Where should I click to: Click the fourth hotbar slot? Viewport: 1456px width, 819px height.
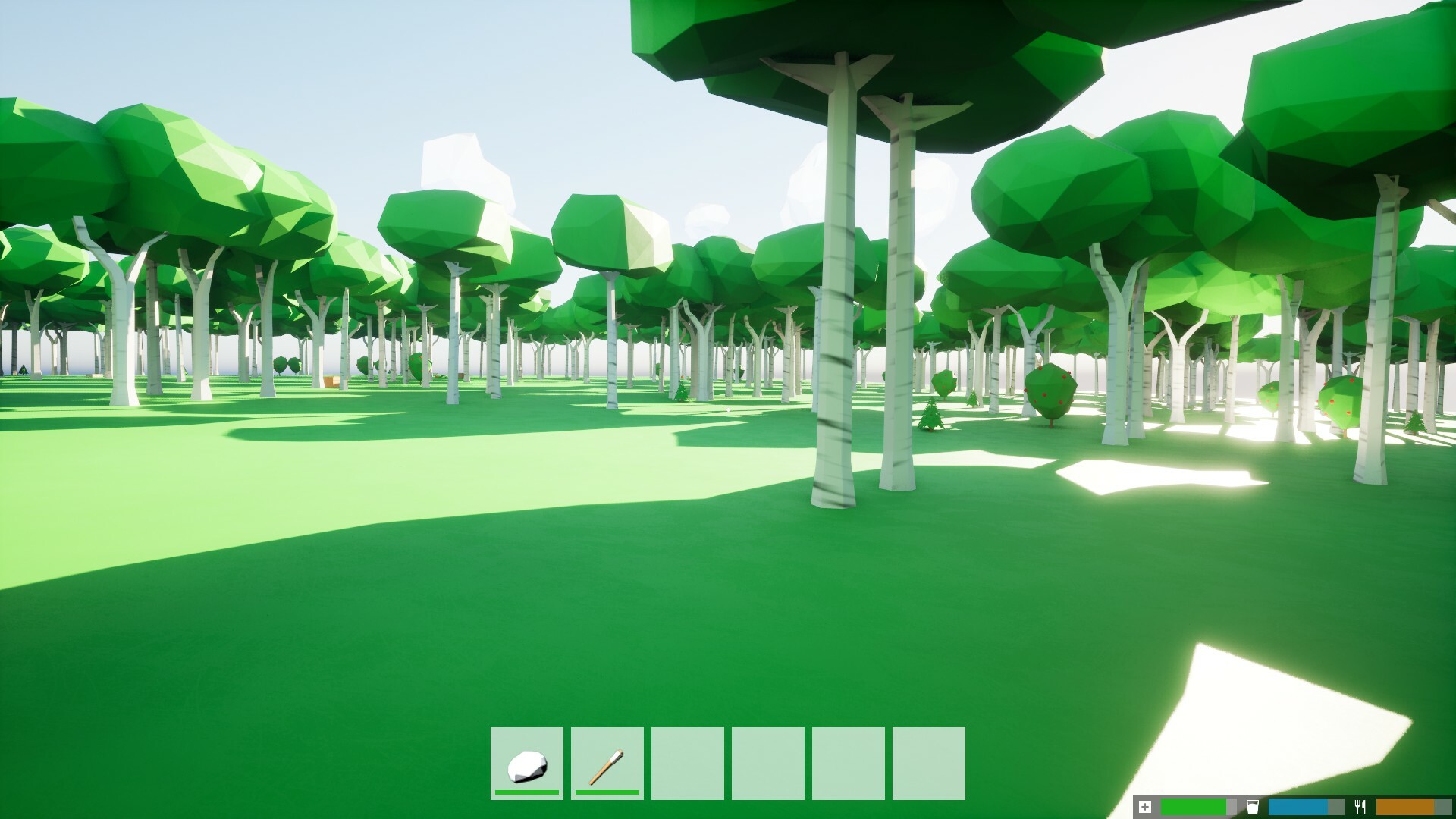767,762
